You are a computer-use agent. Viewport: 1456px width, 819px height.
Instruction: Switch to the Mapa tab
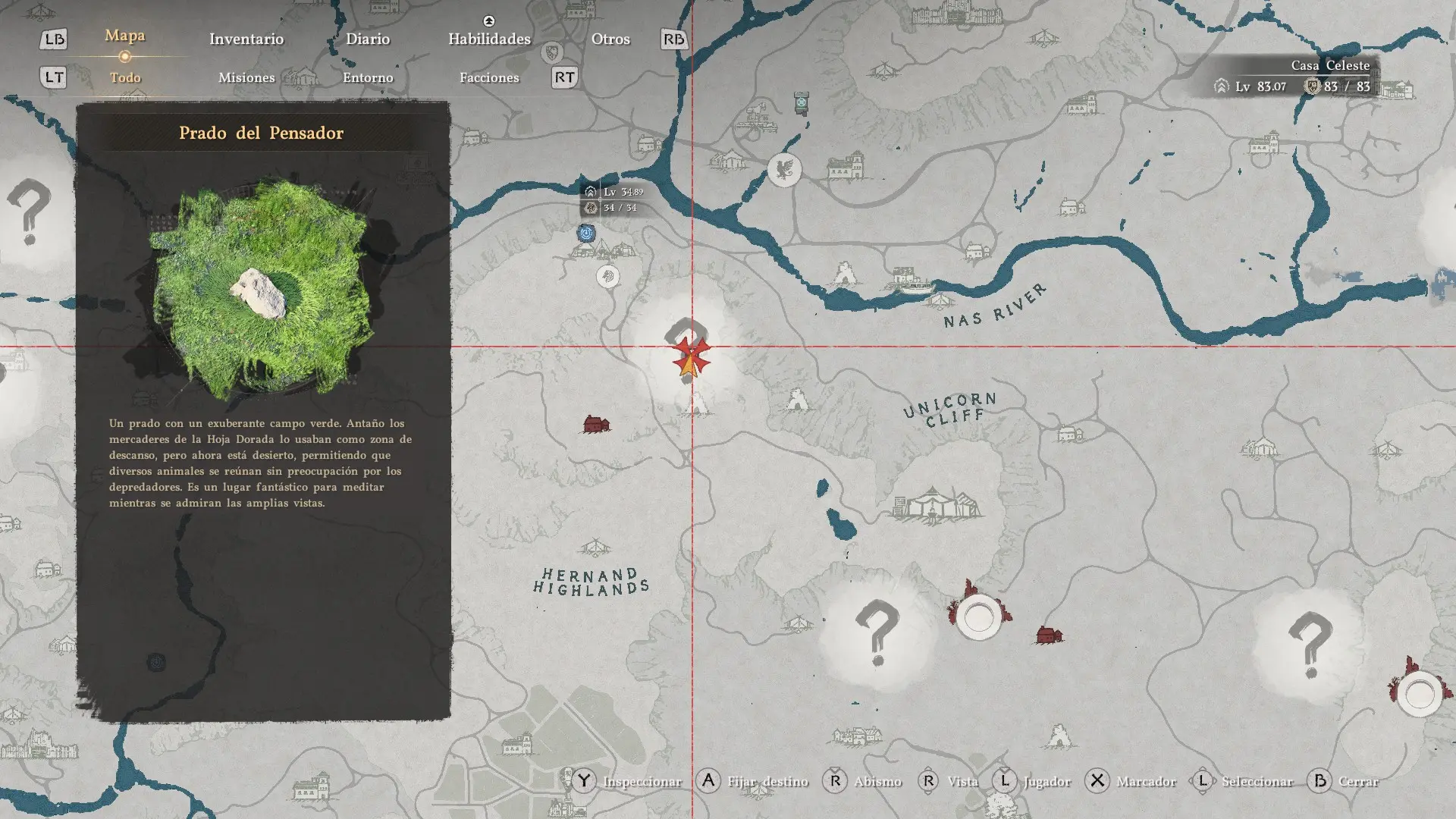[125, 36]
